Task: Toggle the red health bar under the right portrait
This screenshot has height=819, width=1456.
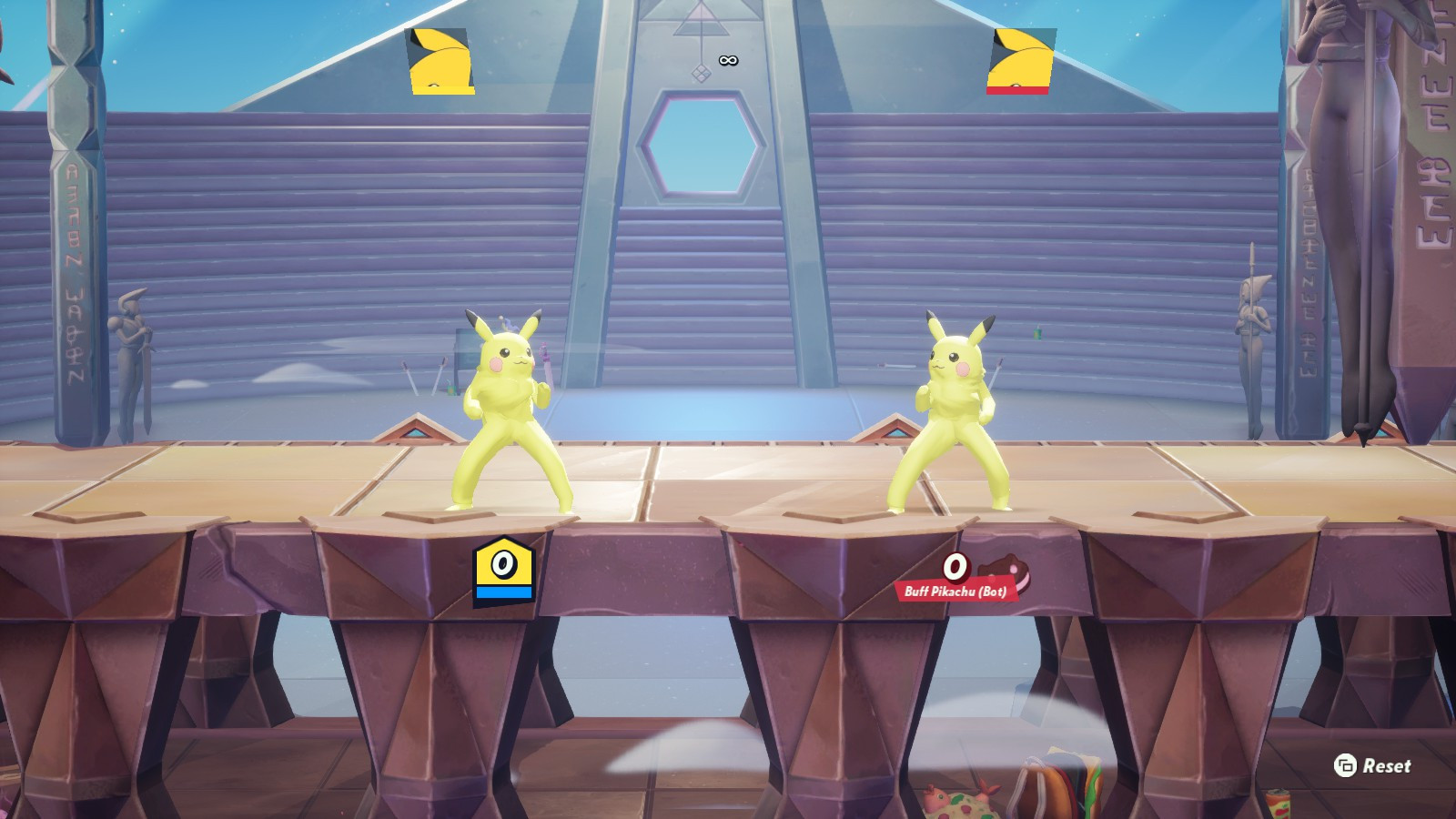Action: coord(1019,89)
